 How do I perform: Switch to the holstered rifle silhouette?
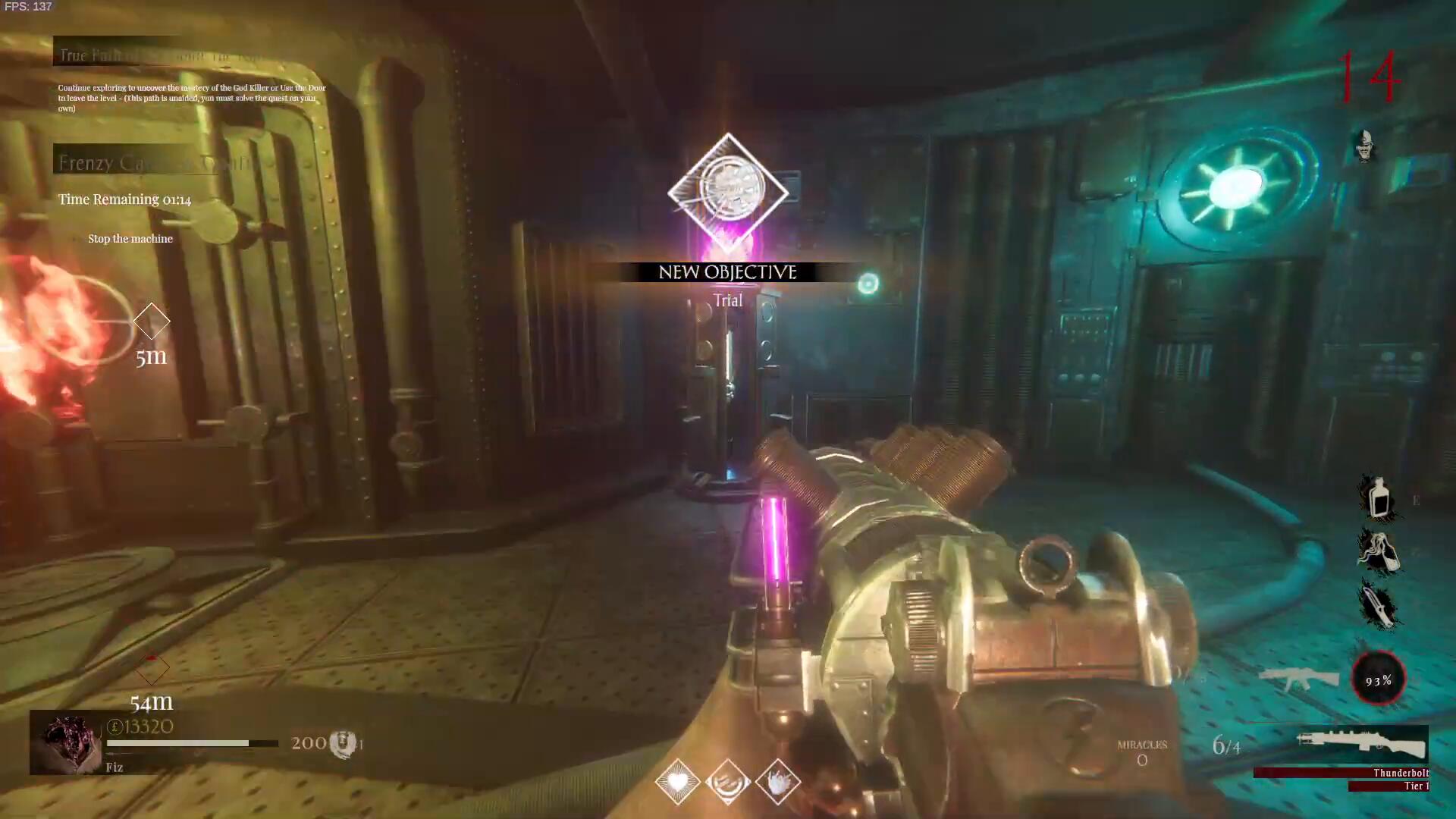pos(1298,677)
